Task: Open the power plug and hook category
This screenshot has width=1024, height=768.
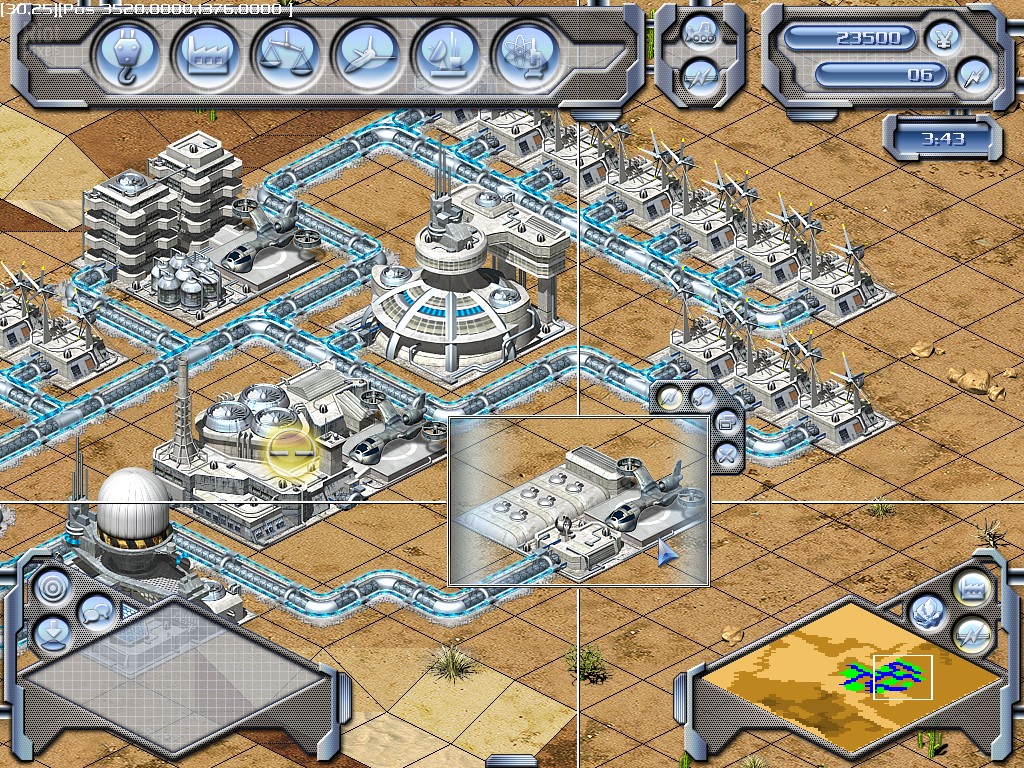Action: (132, 55)
